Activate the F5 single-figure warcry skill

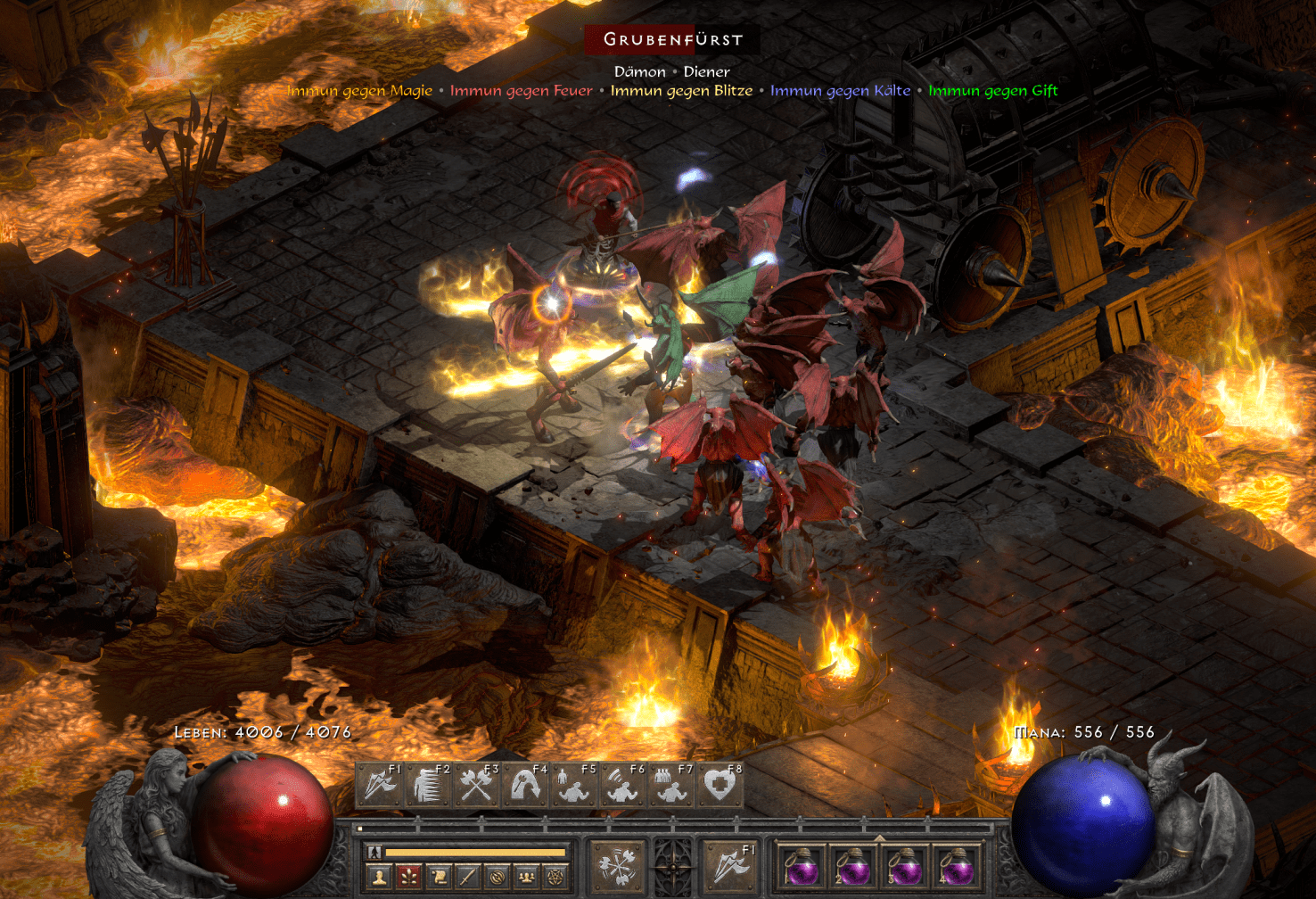click(573, 786)
